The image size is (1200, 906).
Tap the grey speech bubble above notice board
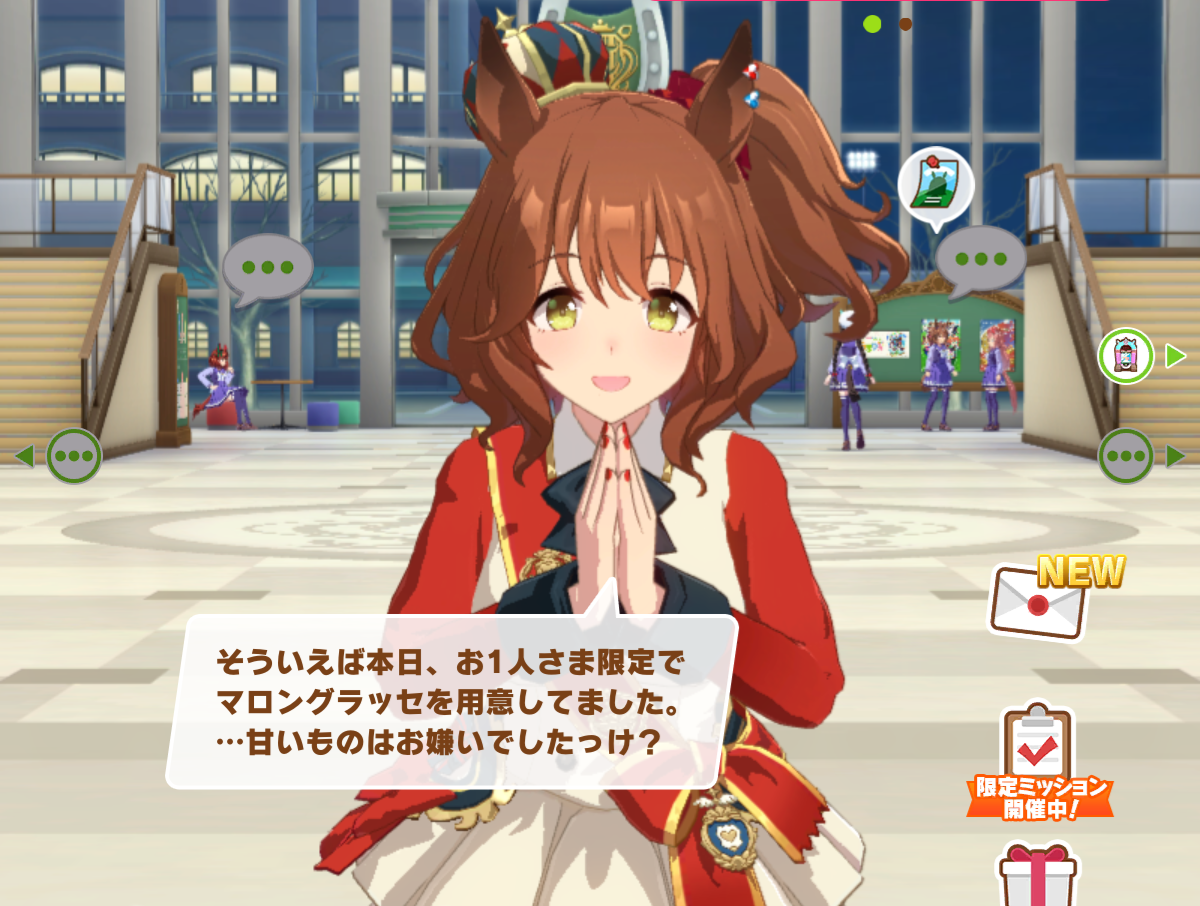pyautogui.click(x=980, y=259)
